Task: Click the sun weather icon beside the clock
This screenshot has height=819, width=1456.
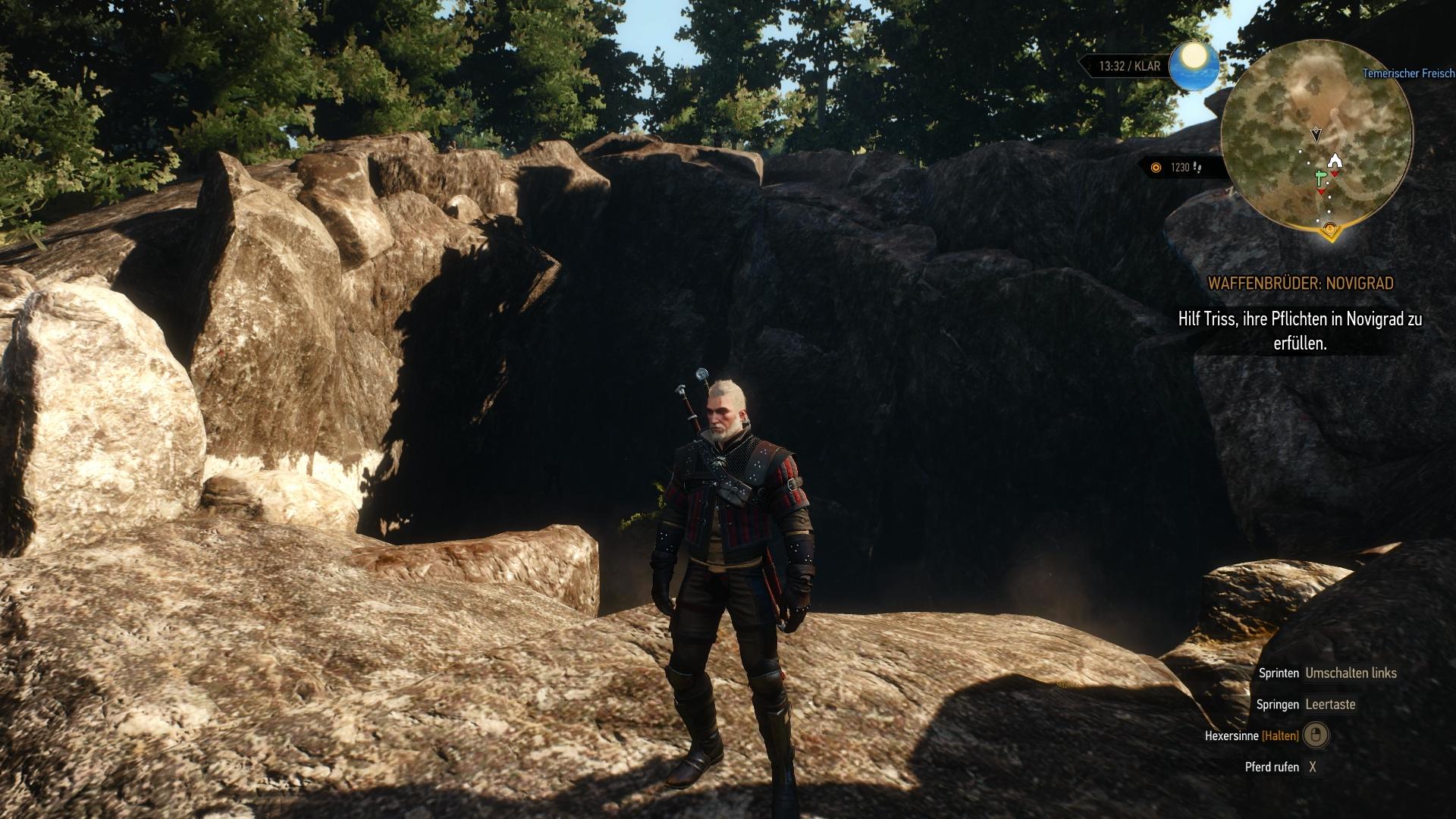Action: (1194, 65)
